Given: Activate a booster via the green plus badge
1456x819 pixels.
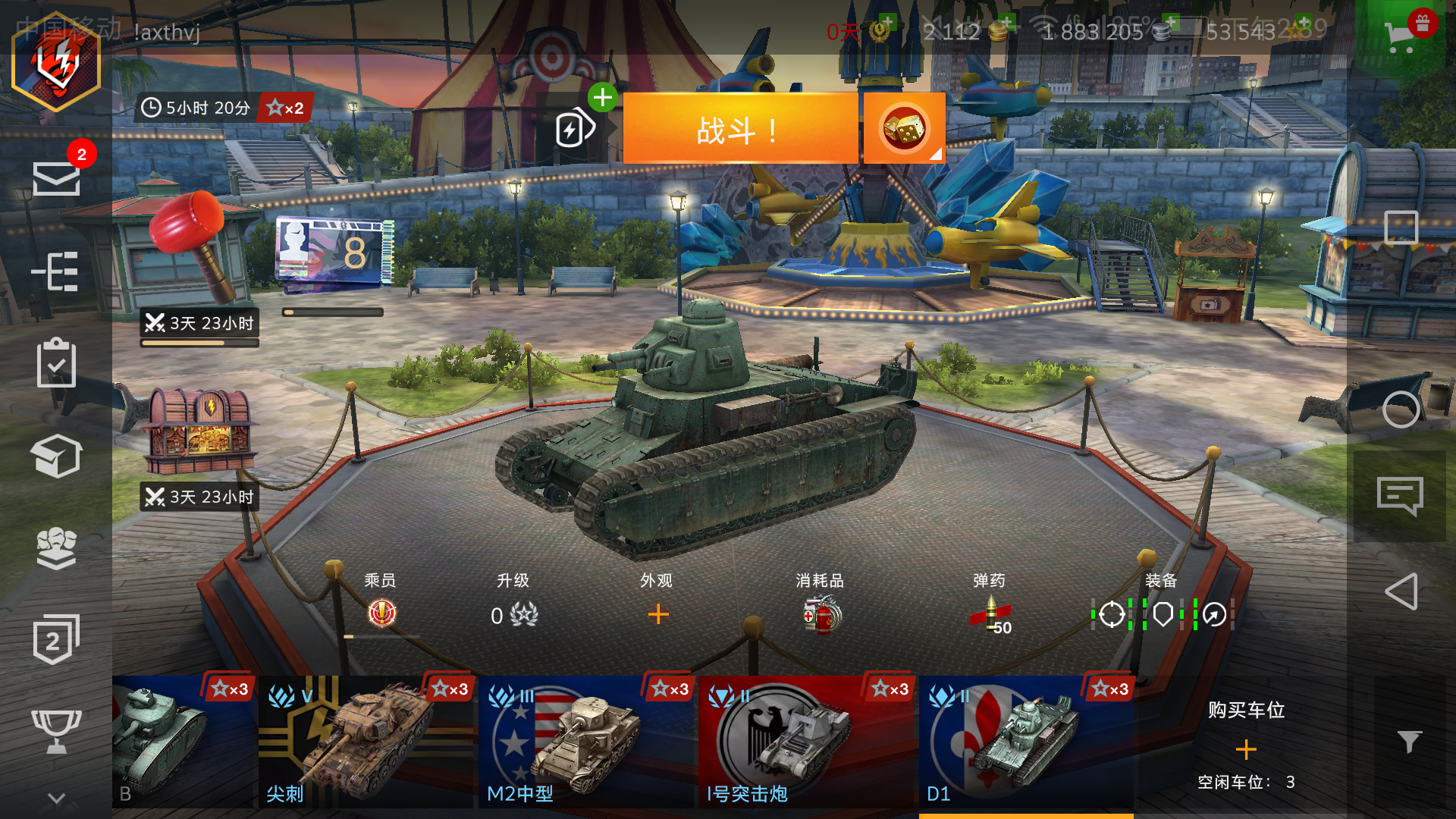Looking at the screenshot, I should [x=604, y=97].
